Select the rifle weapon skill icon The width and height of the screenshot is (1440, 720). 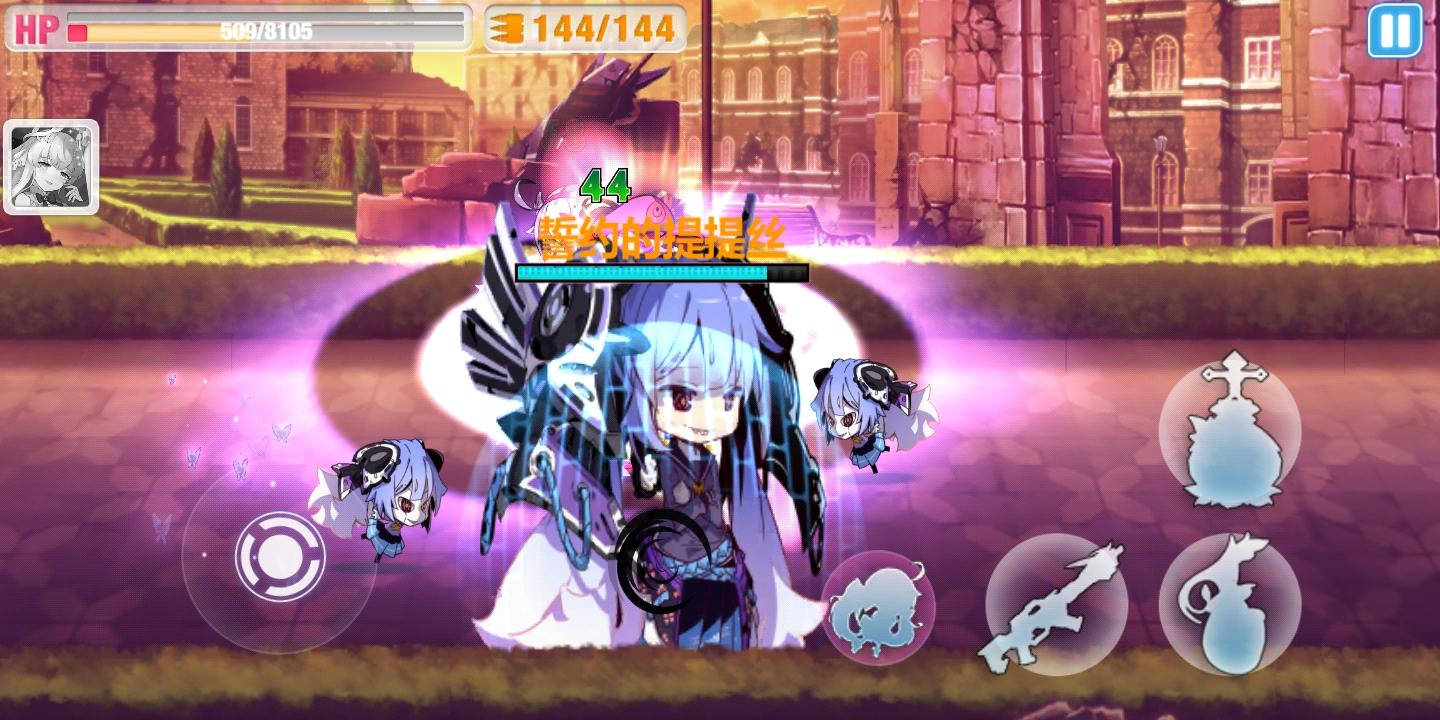(1056, 607)
